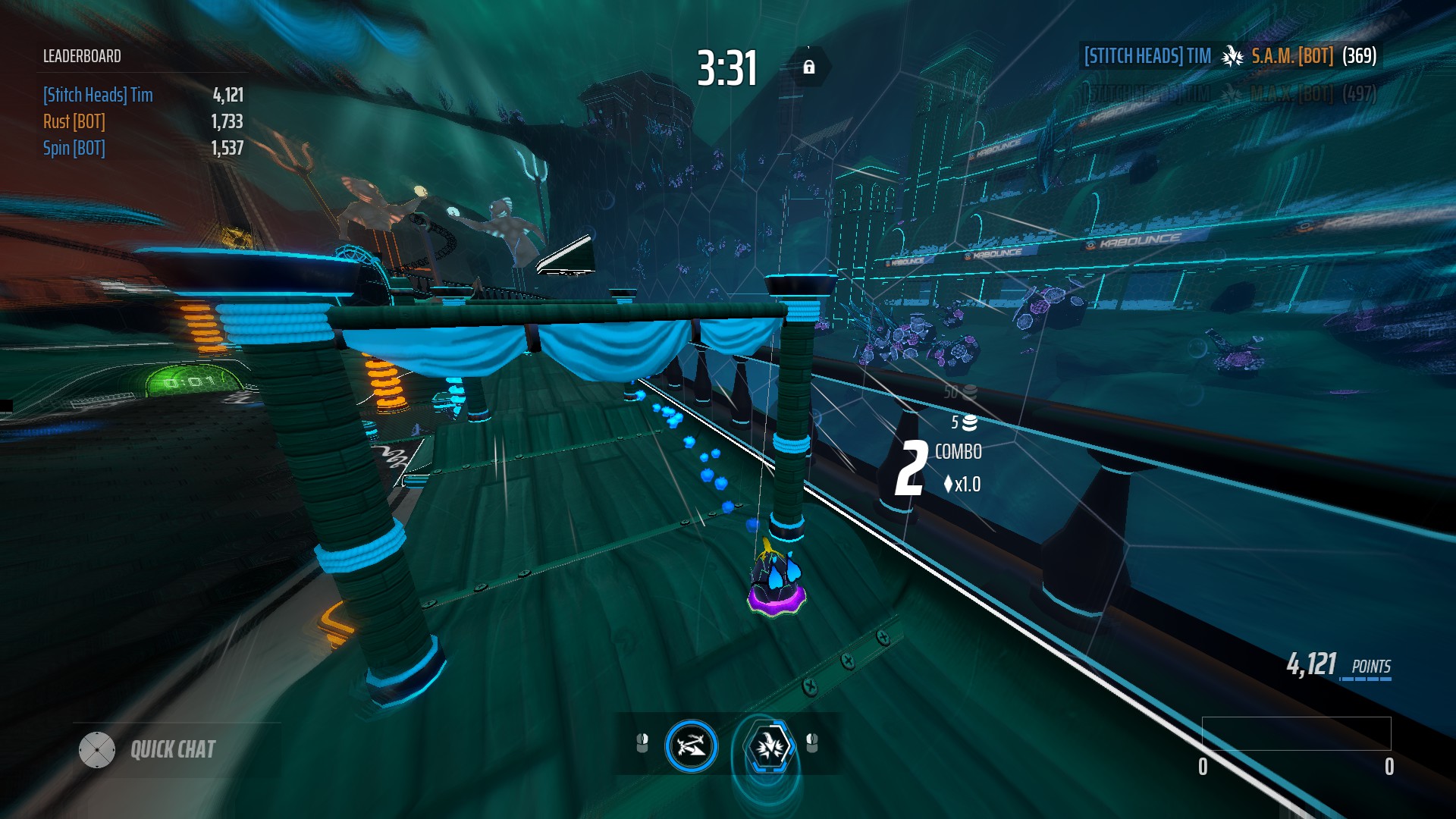1456x819 pixels.
Task: Expand the LEADERBOARD header
Action: coord(81,55)
